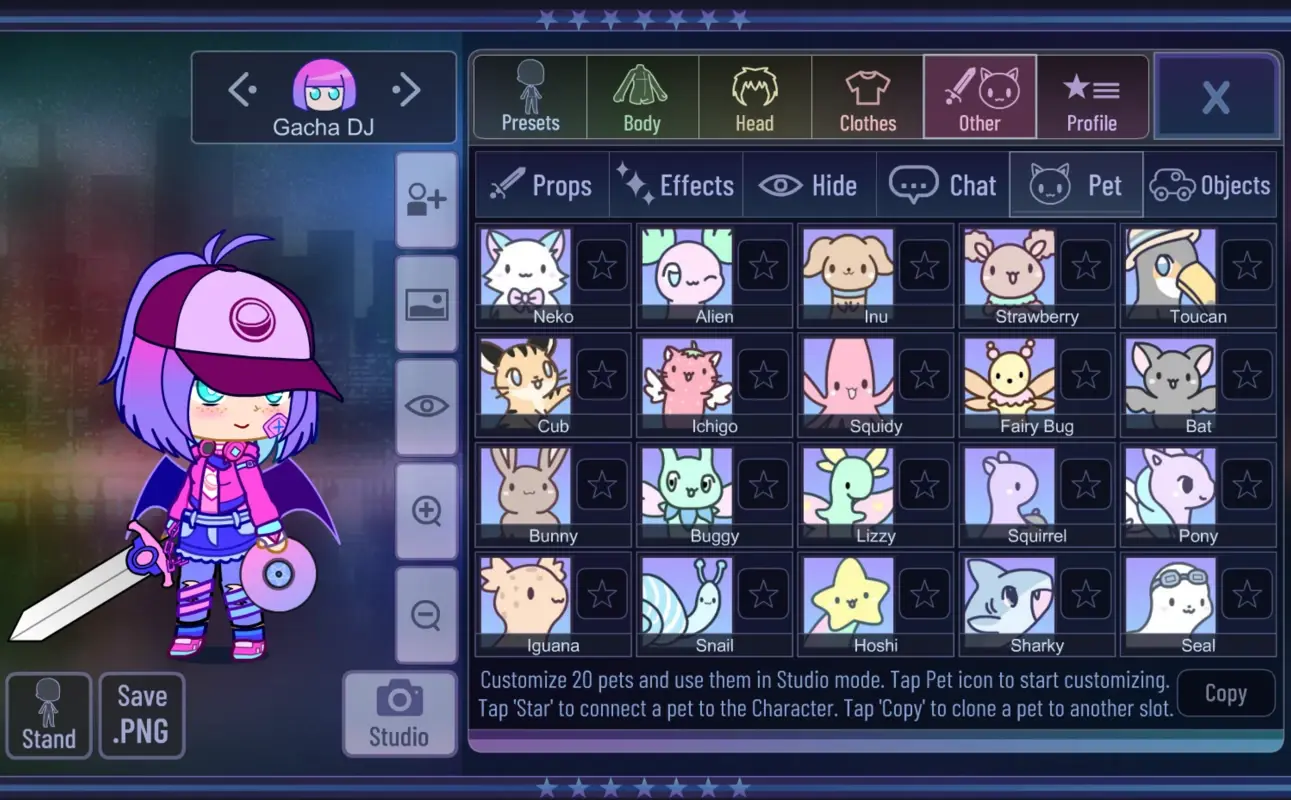Click the Copy button to clone a pet
Image resolution: width=1291 pixels, height=800 pixels.
point(1226,693)
